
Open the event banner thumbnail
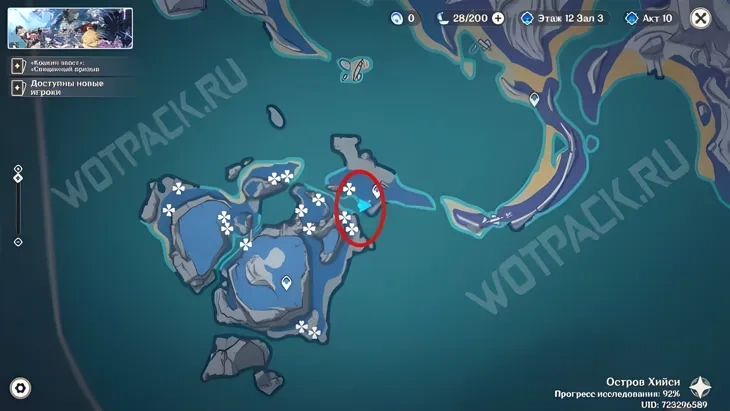pyautogui.click(x=70, y=28)
